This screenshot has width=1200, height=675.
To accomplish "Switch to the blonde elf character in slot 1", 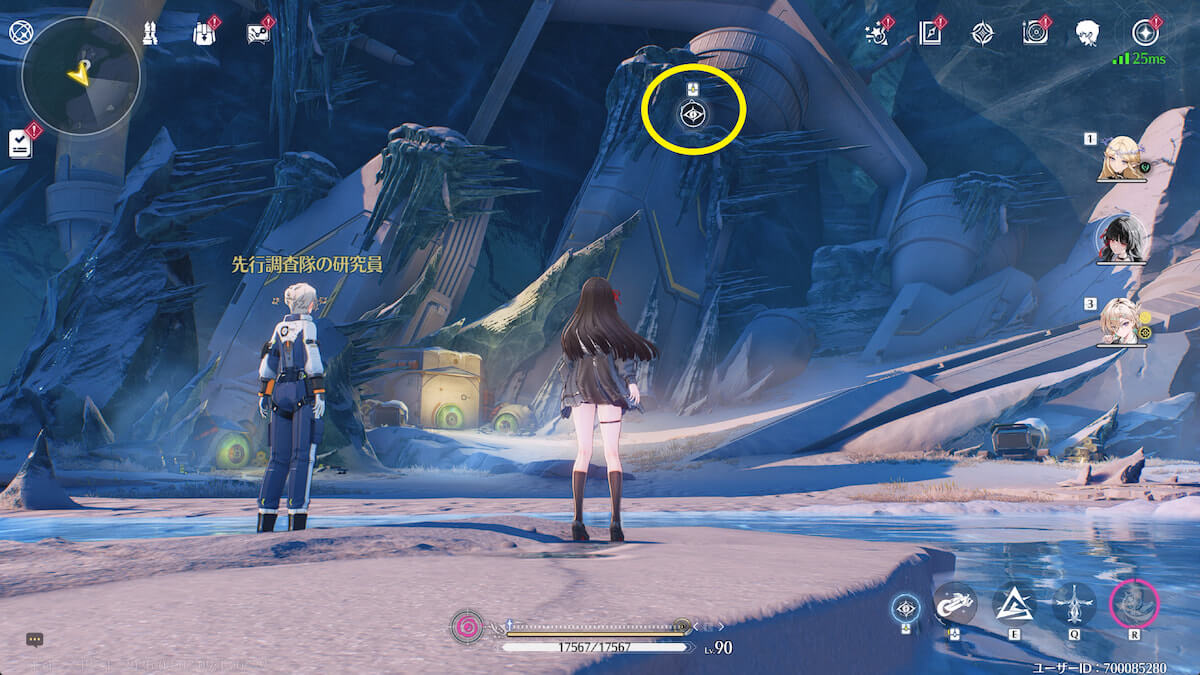I will [x=1121, y=159].
